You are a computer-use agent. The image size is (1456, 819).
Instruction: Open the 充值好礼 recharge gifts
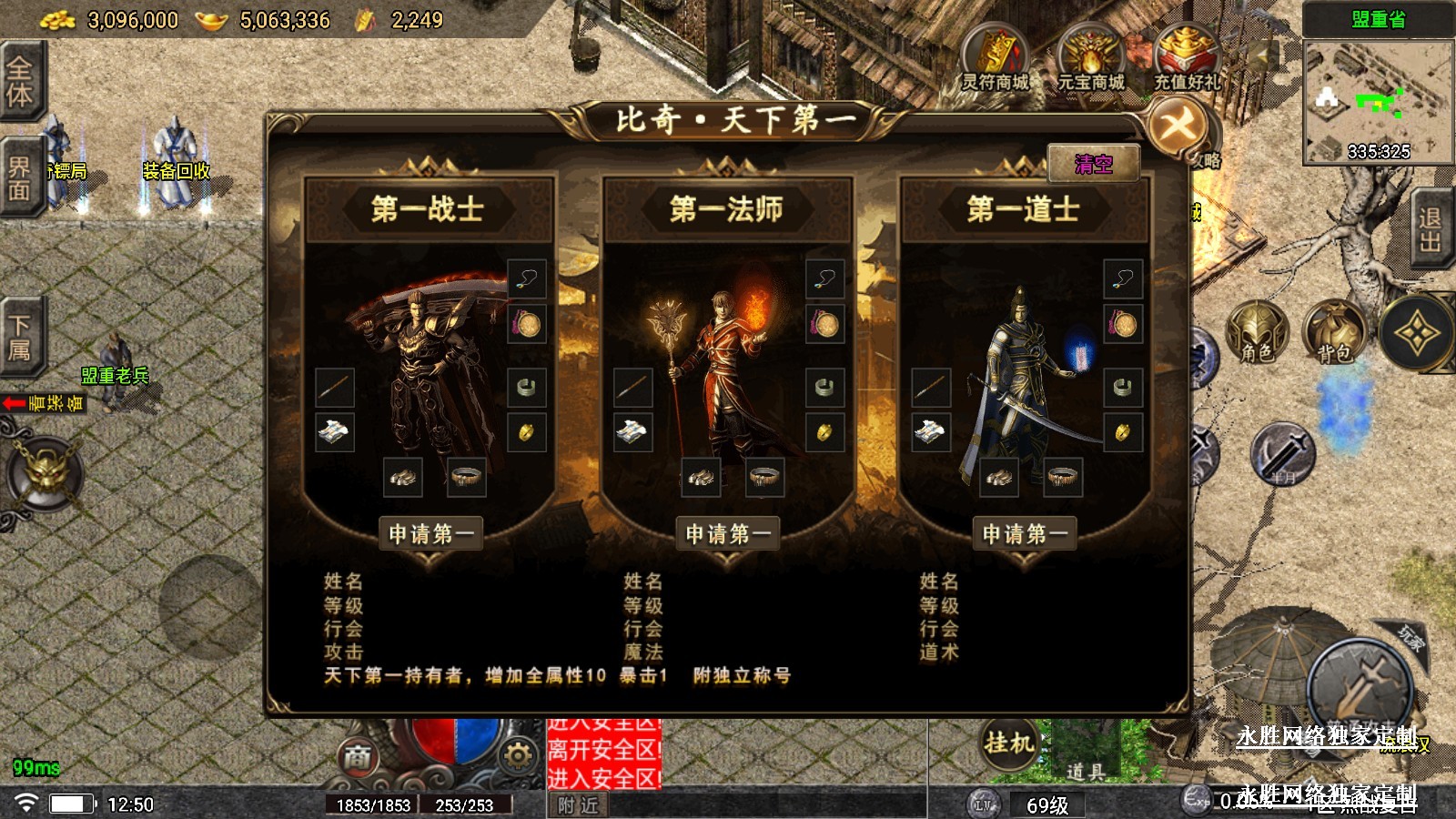coord(1187,60)
